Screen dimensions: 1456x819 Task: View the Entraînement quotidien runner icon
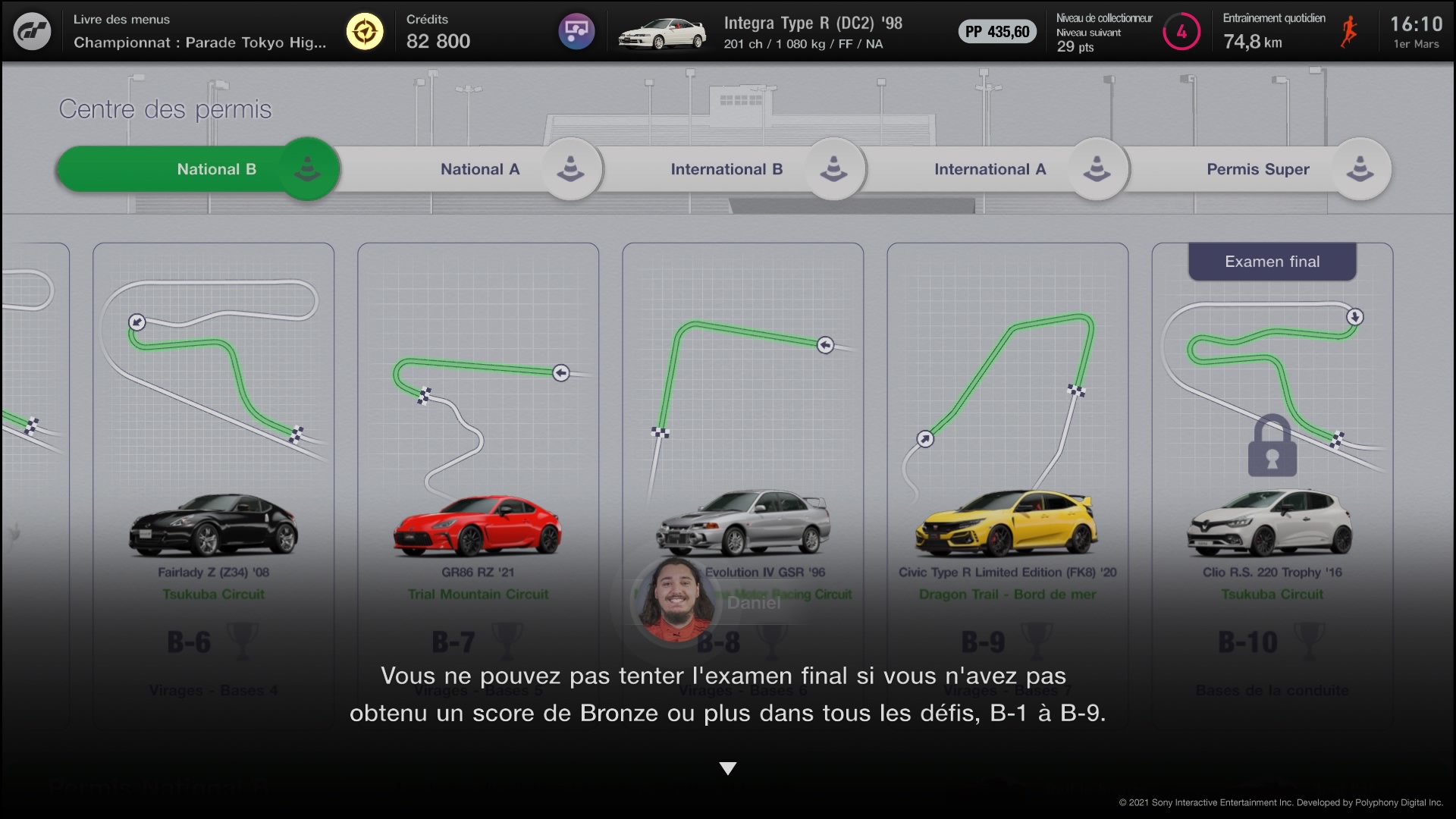coord(1348,32)
